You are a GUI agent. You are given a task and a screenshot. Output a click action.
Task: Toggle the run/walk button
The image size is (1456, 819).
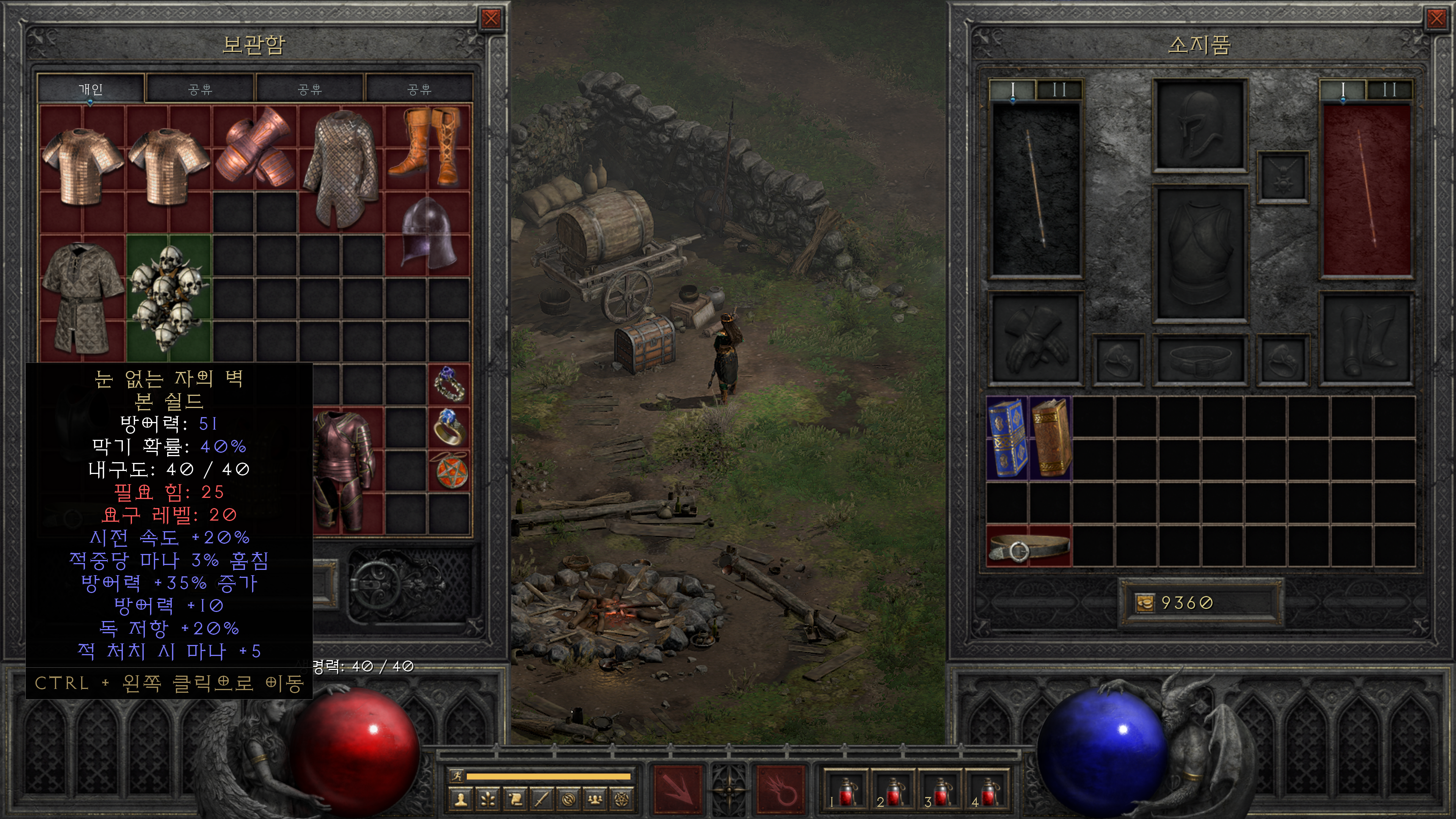(x=456, y=775)
